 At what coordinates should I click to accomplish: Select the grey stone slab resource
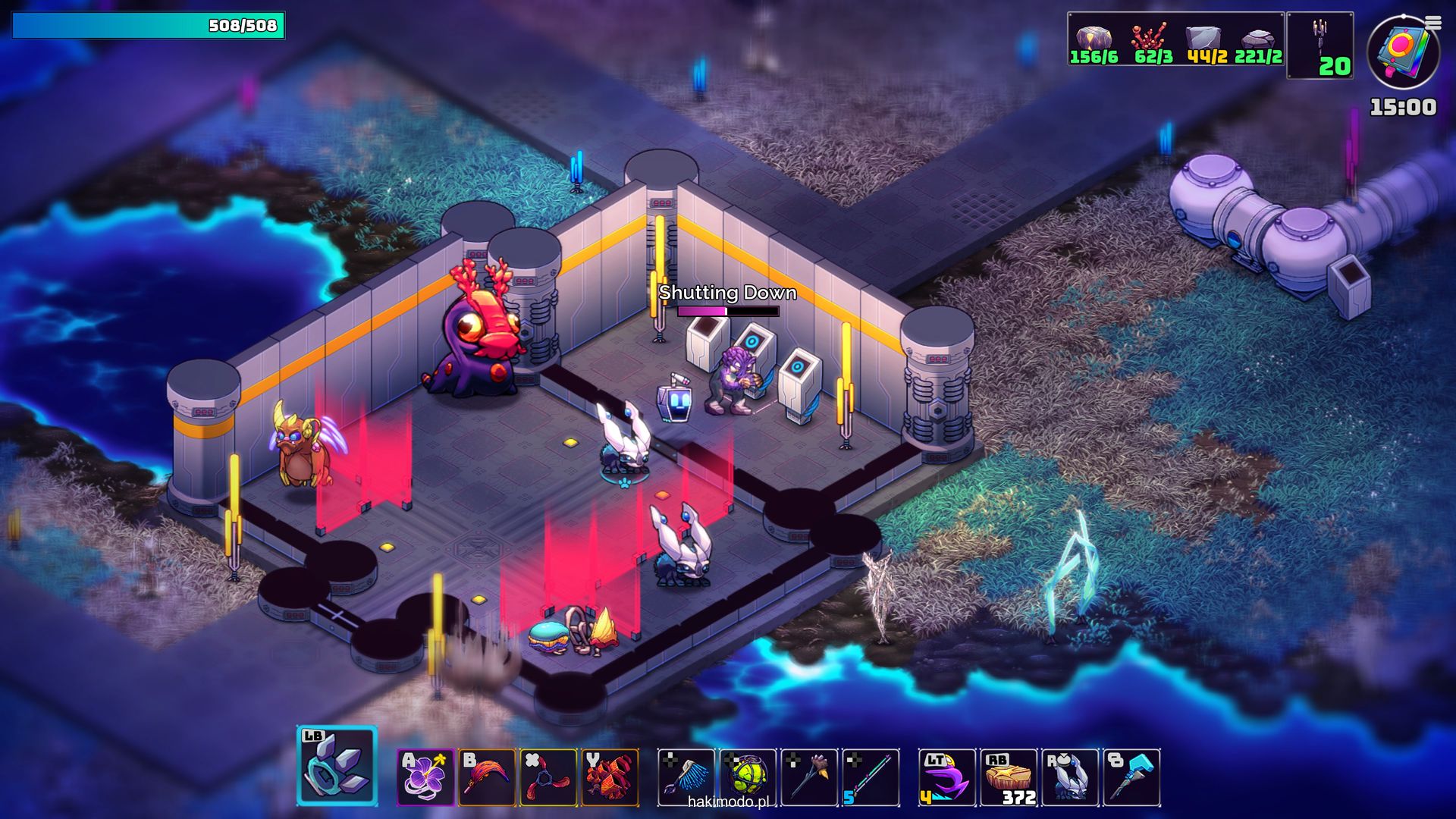point(1203,38)
